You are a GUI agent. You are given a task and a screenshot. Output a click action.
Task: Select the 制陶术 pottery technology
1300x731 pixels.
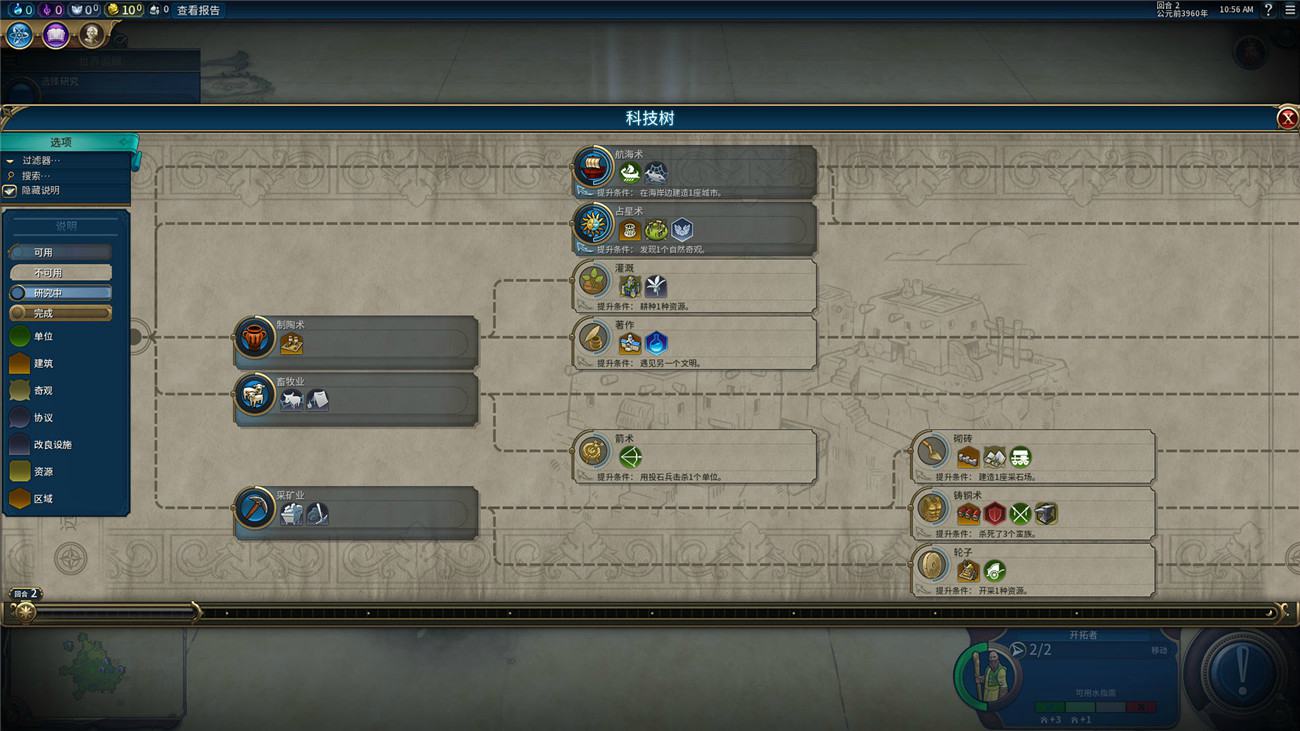(356, 339)
